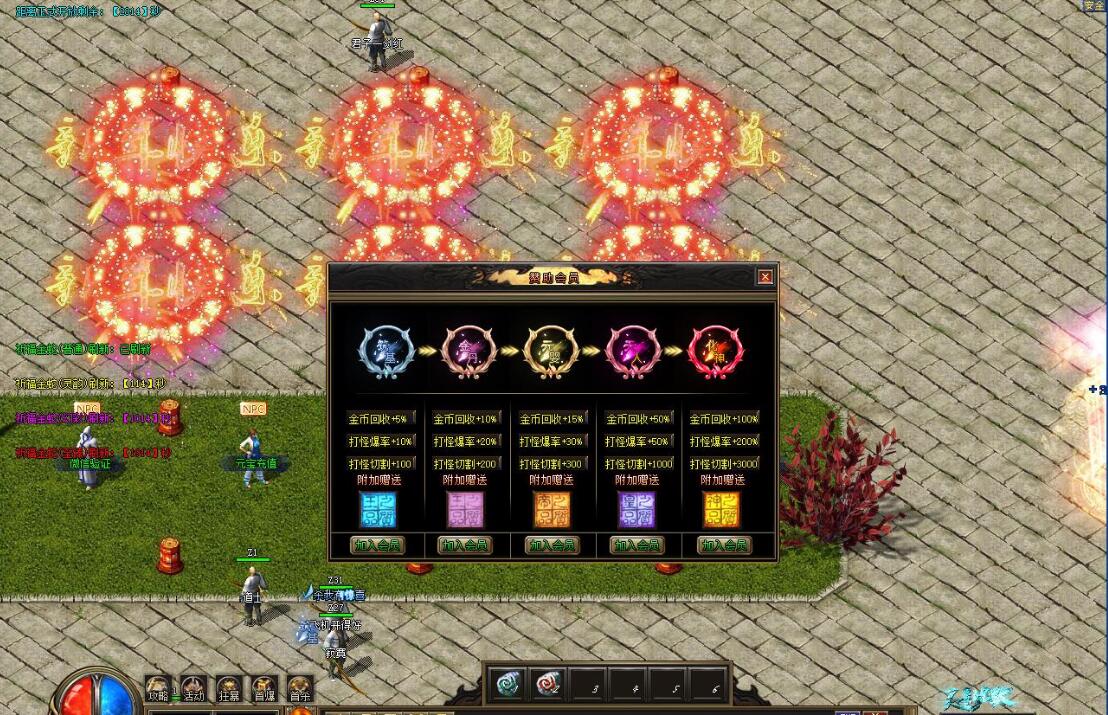
Task: Open the 首杀 first-kill icon
Action: pos(300,688)
